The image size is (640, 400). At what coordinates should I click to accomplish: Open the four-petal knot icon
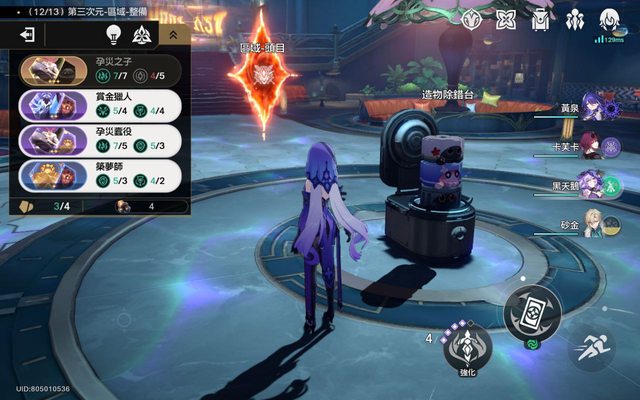506,19
